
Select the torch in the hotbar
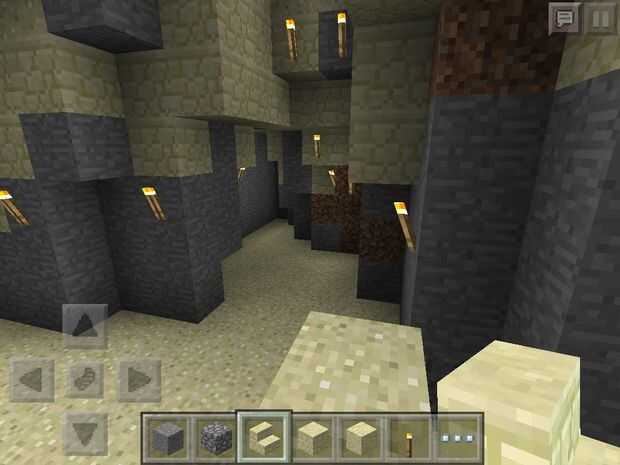point(410,437)
